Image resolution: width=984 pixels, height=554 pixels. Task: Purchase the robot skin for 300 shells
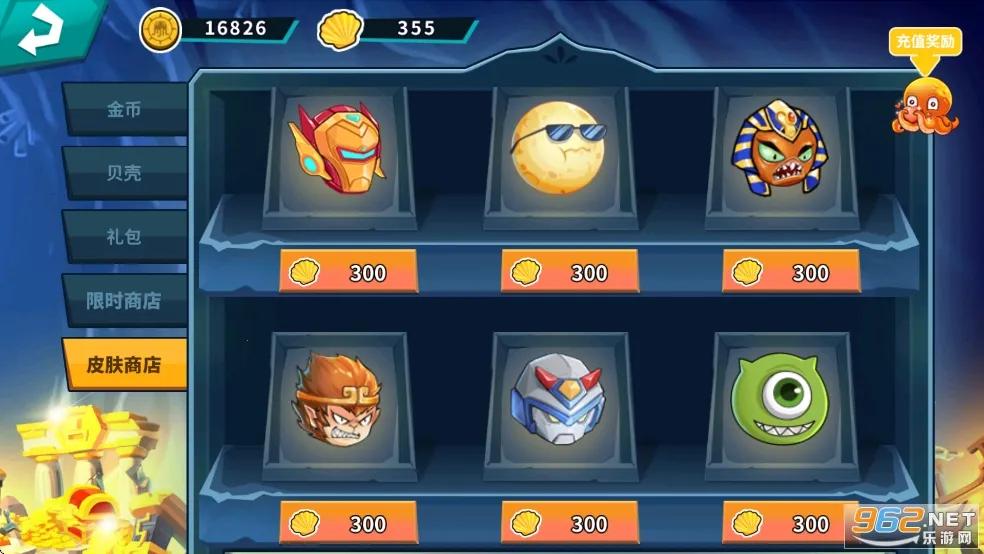pyautogui.click(x=570, y=522)
